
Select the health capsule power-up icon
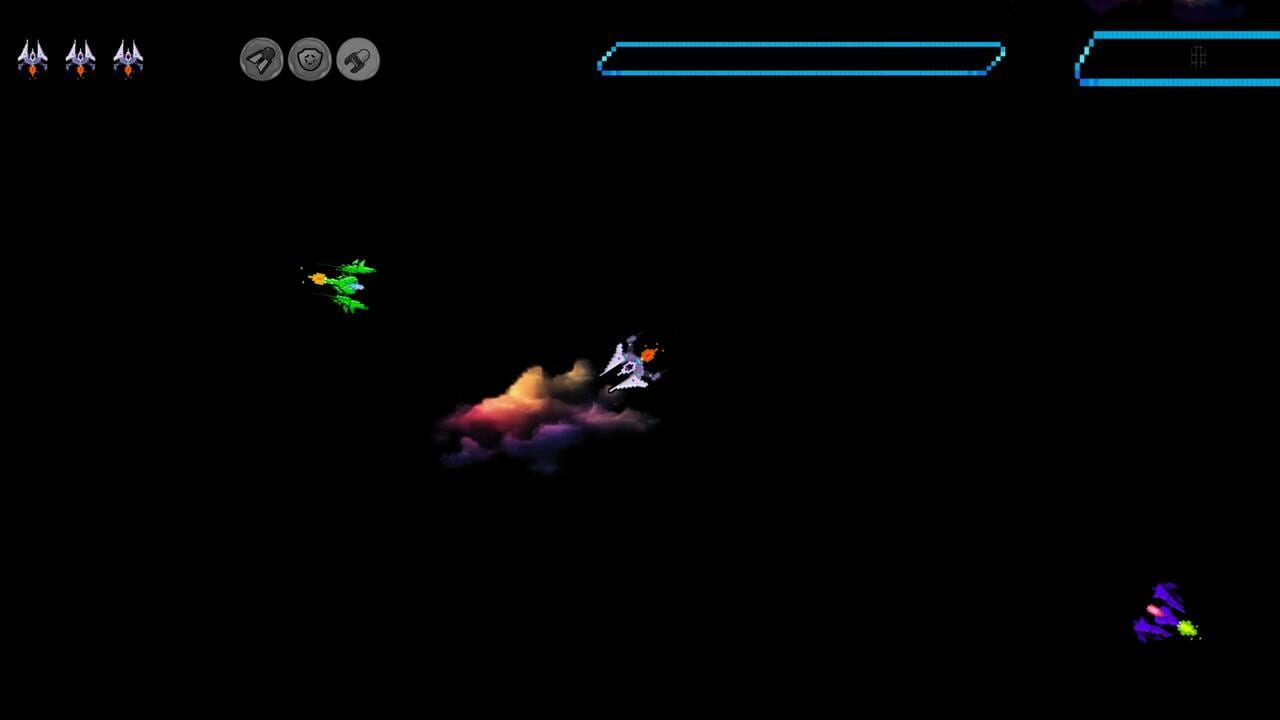pos(357,59)
